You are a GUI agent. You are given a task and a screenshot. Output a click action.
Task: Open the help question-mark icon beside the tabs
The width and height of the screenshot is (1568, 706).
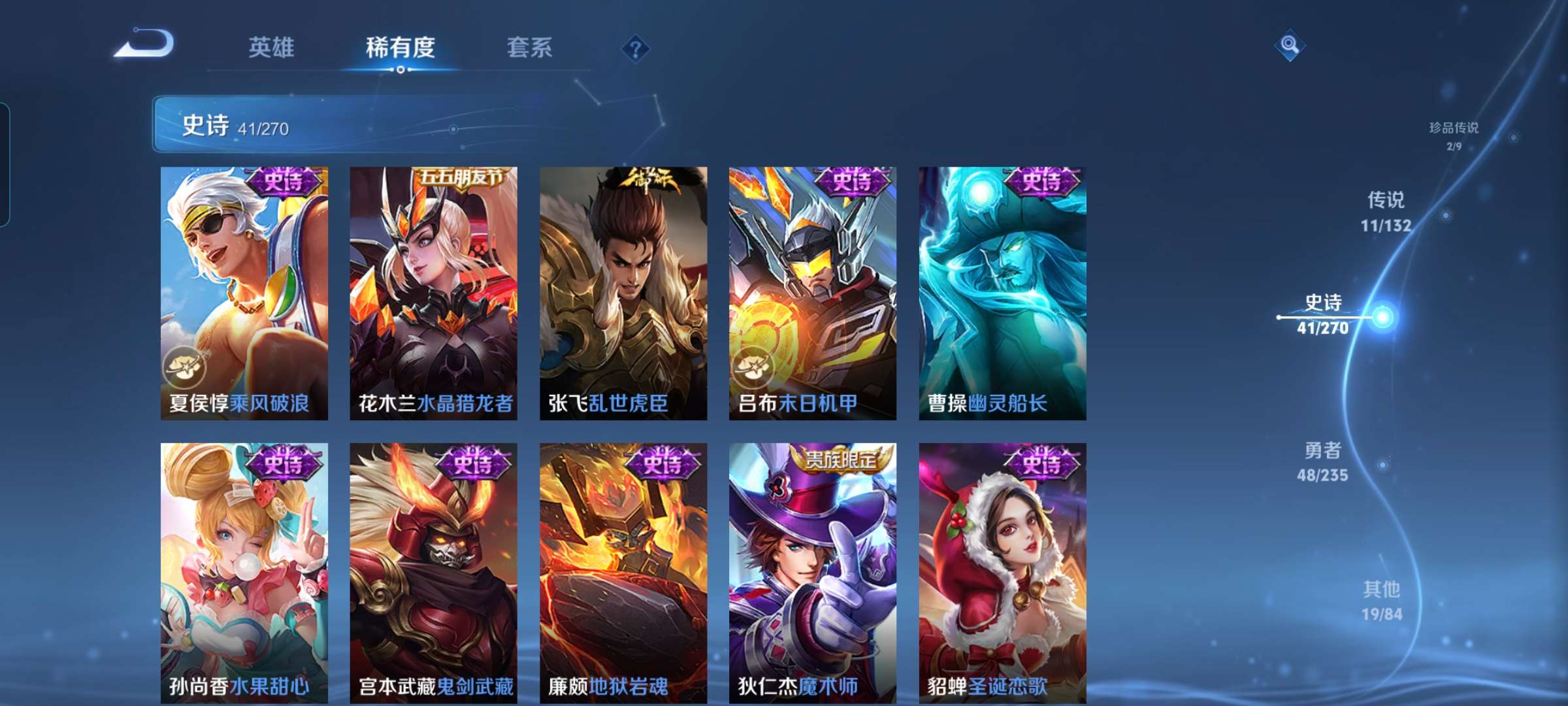pyautogui.click(x=636, y=47)
